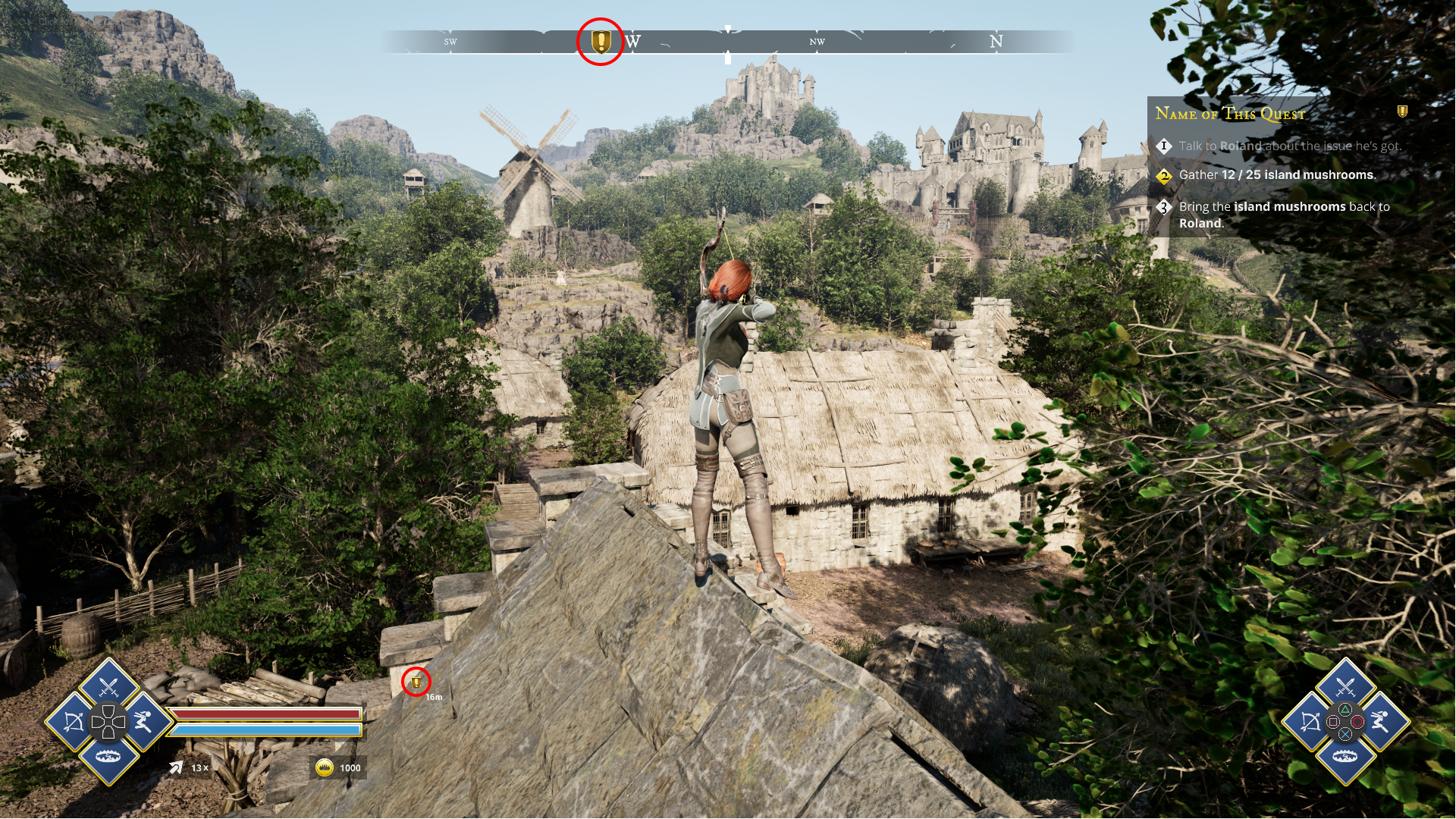Screen dimensions: 1456x819
Task: Select the "Talk to Roland" objective
Action: click(x=1289, y=146)
